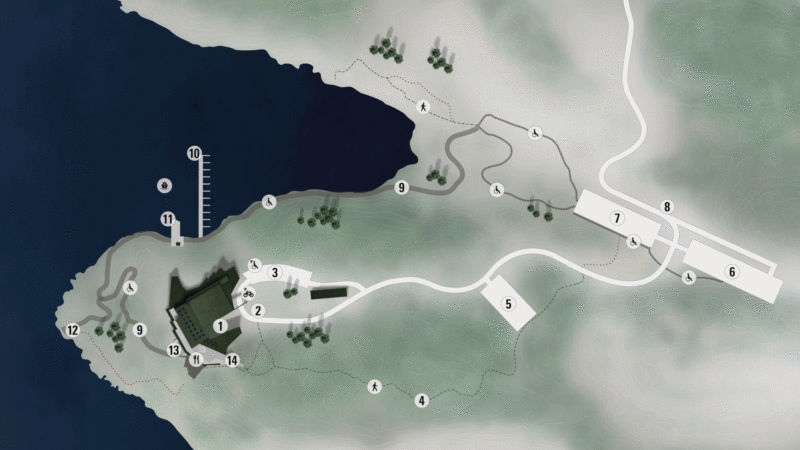Open map marker number 5
The width and height of the screenshot is (800, 450).
tap(508, 304)
